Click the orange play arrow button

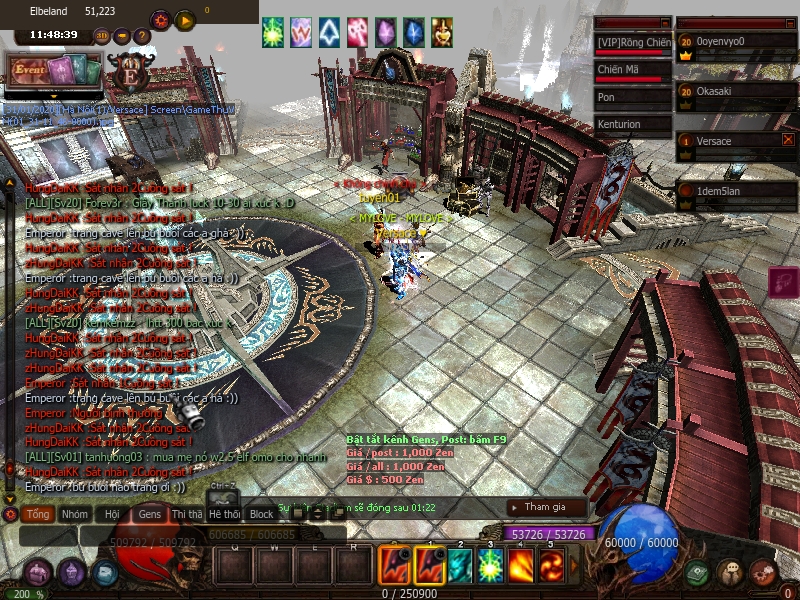(185, 20)
